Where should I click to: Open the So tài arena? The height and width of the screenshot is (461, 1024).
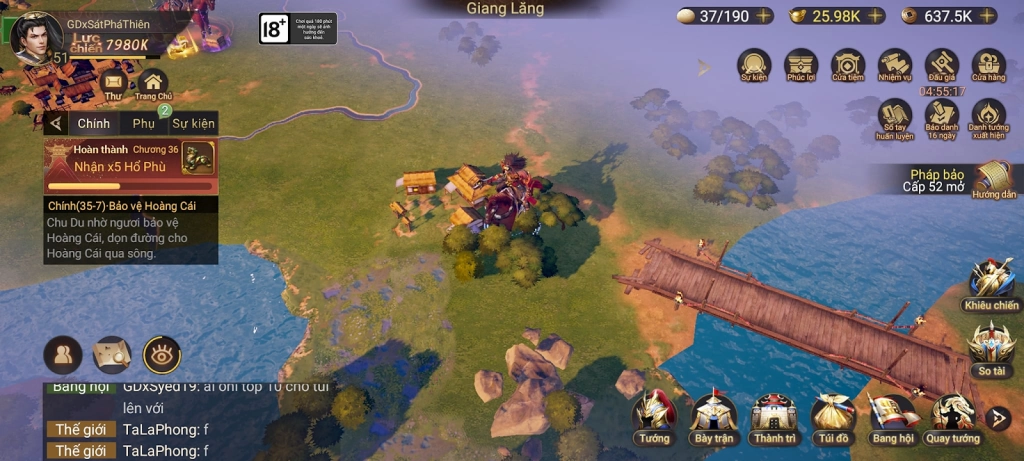point(990,345)
